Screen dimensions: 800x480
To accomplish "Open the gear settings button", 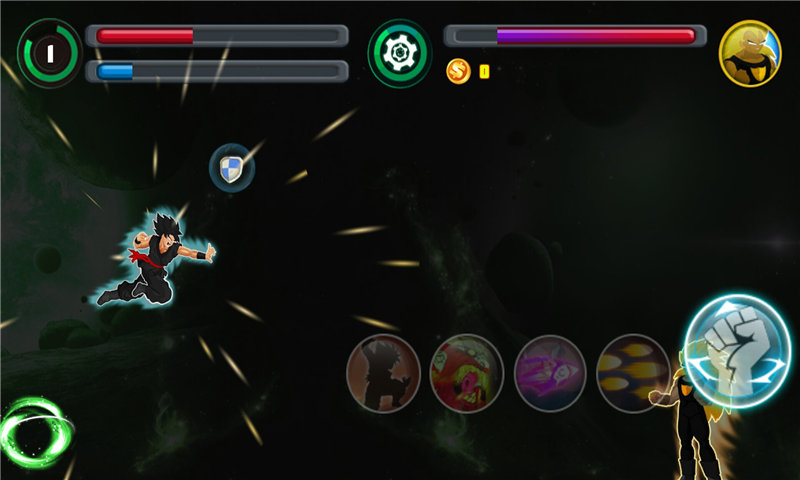I will pyautogui.click(x=400, y=52).
